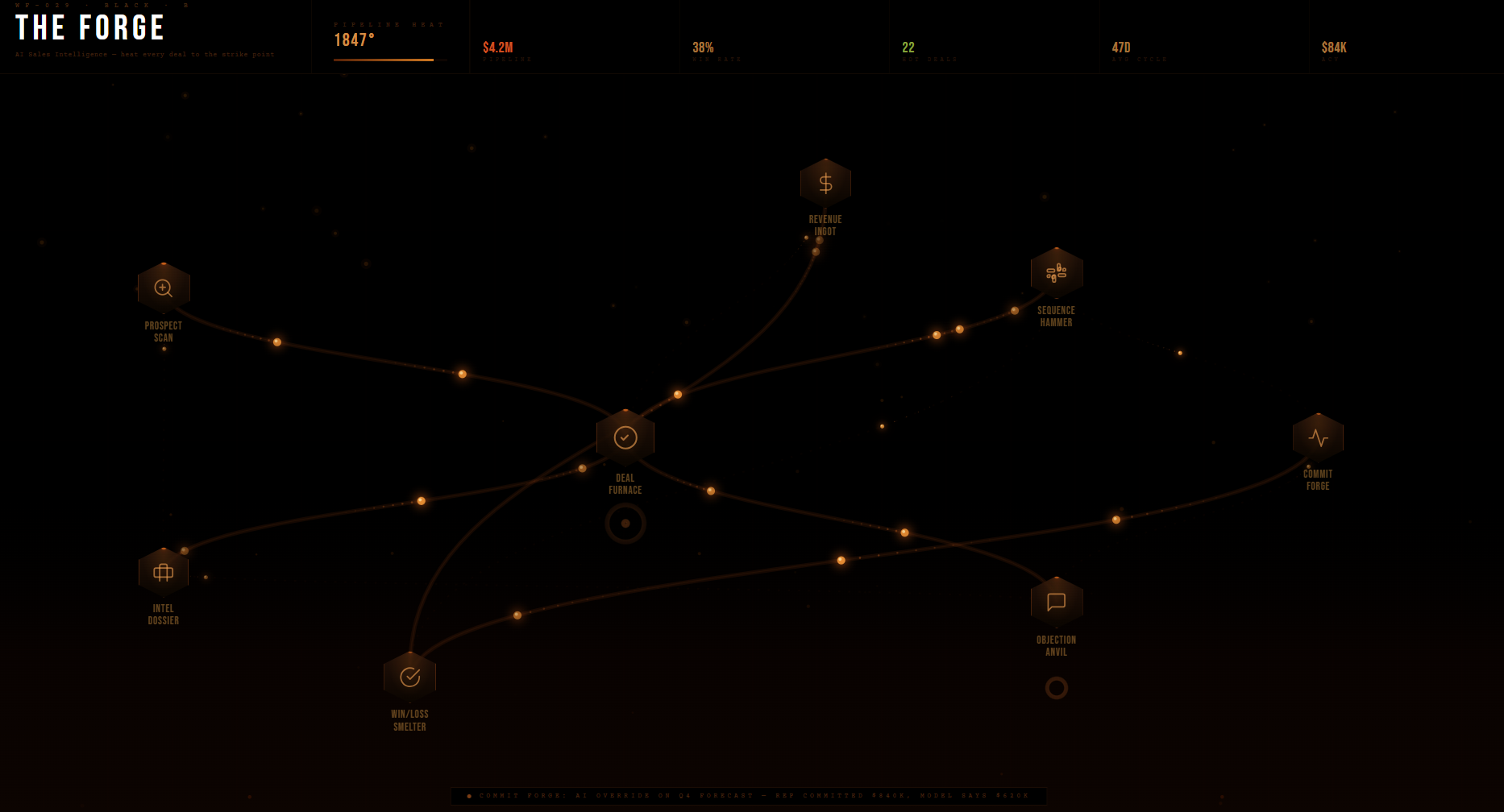Select the Prospect Scan magnifier node

[x=164, y=286]
